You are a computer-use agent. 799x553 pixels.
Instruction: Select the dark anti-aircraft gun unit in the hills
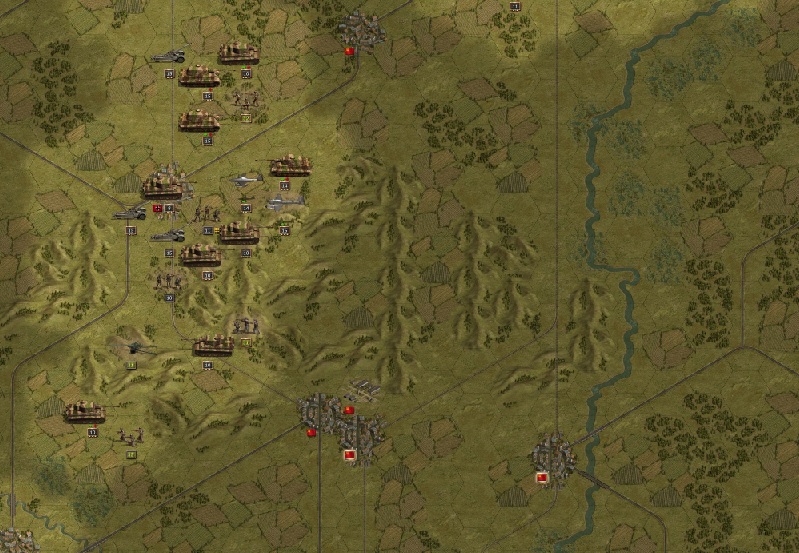(x=133, y=349)
